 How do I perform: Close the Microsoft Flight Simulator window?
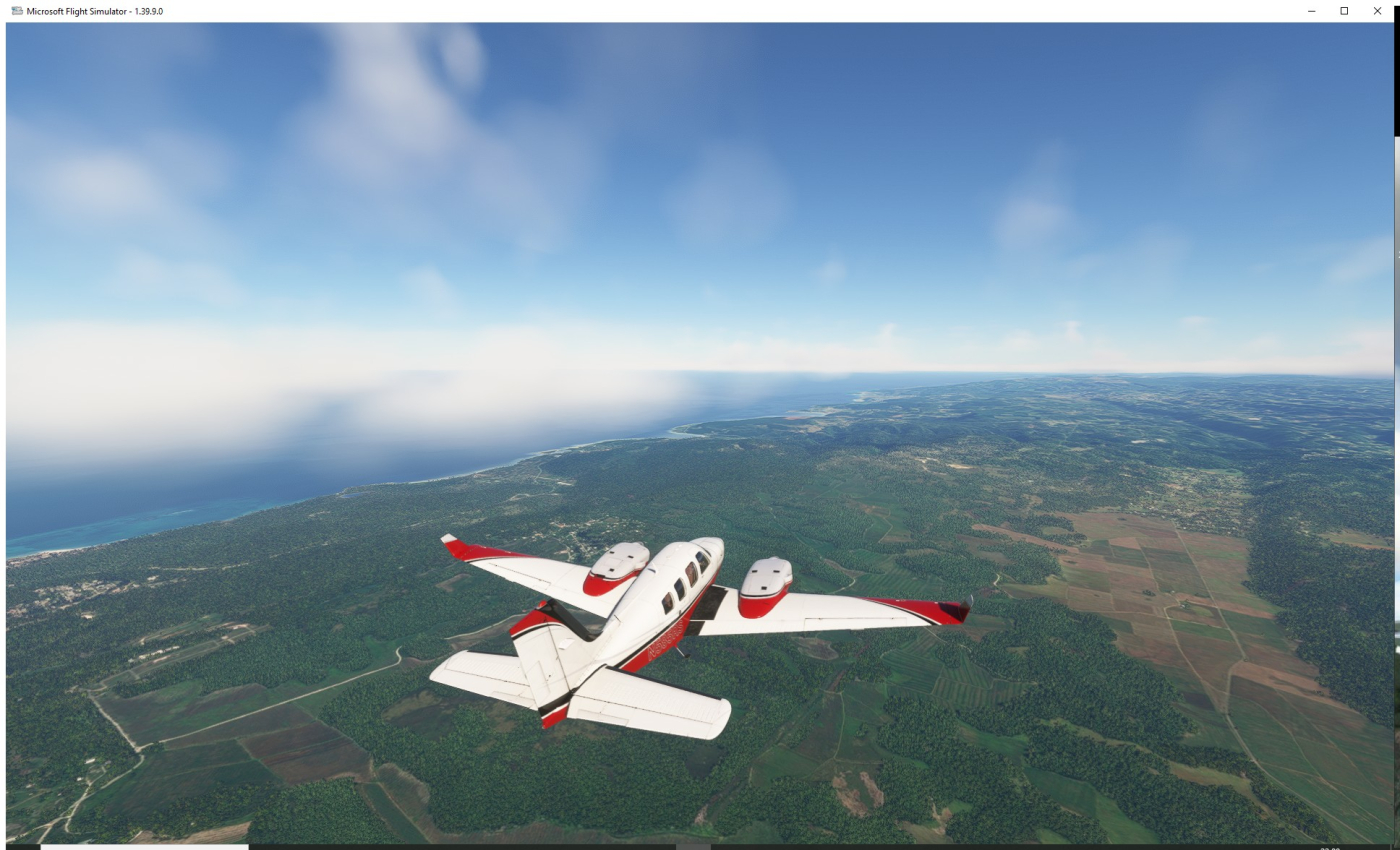click(1377, 11)
